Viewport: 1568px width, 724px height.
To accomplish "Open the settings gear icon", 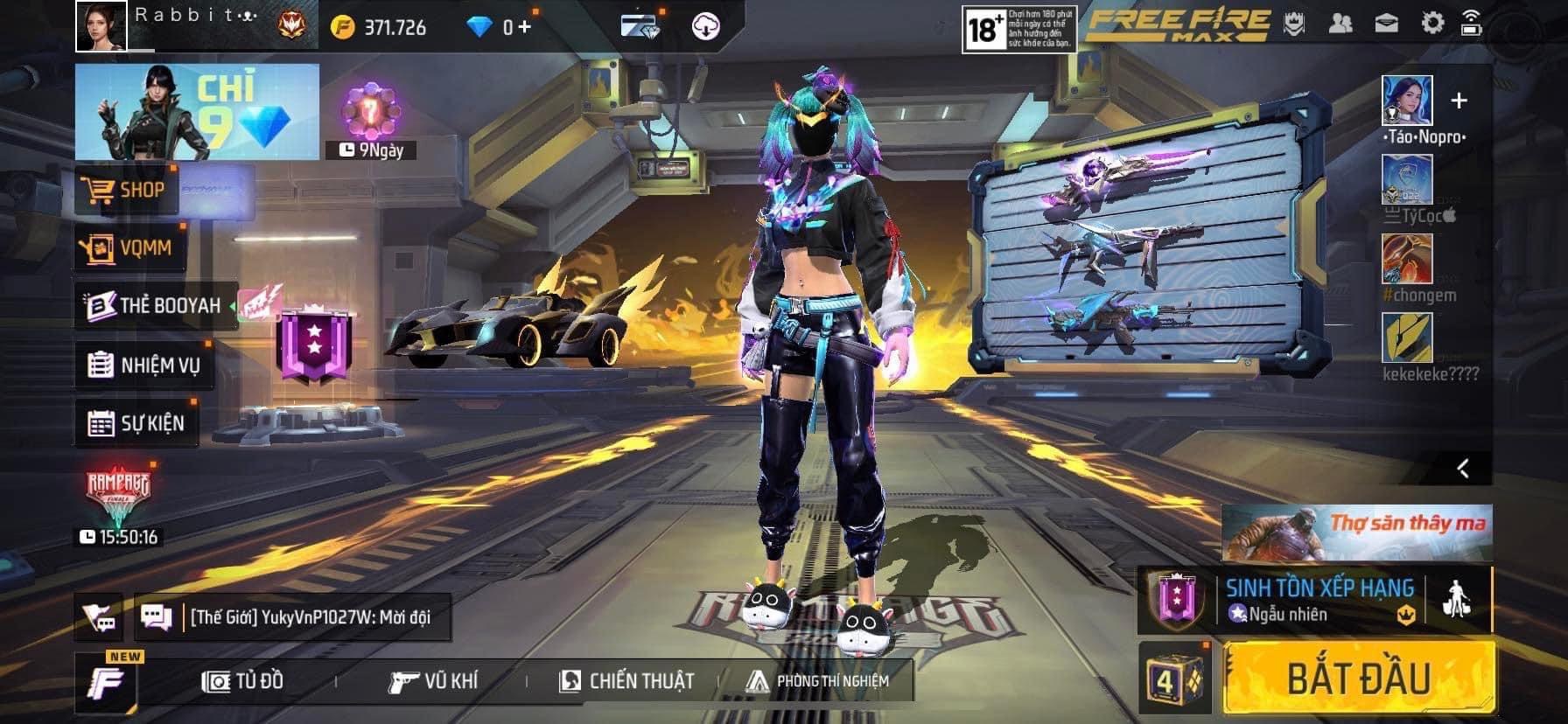I will 1431,24.
